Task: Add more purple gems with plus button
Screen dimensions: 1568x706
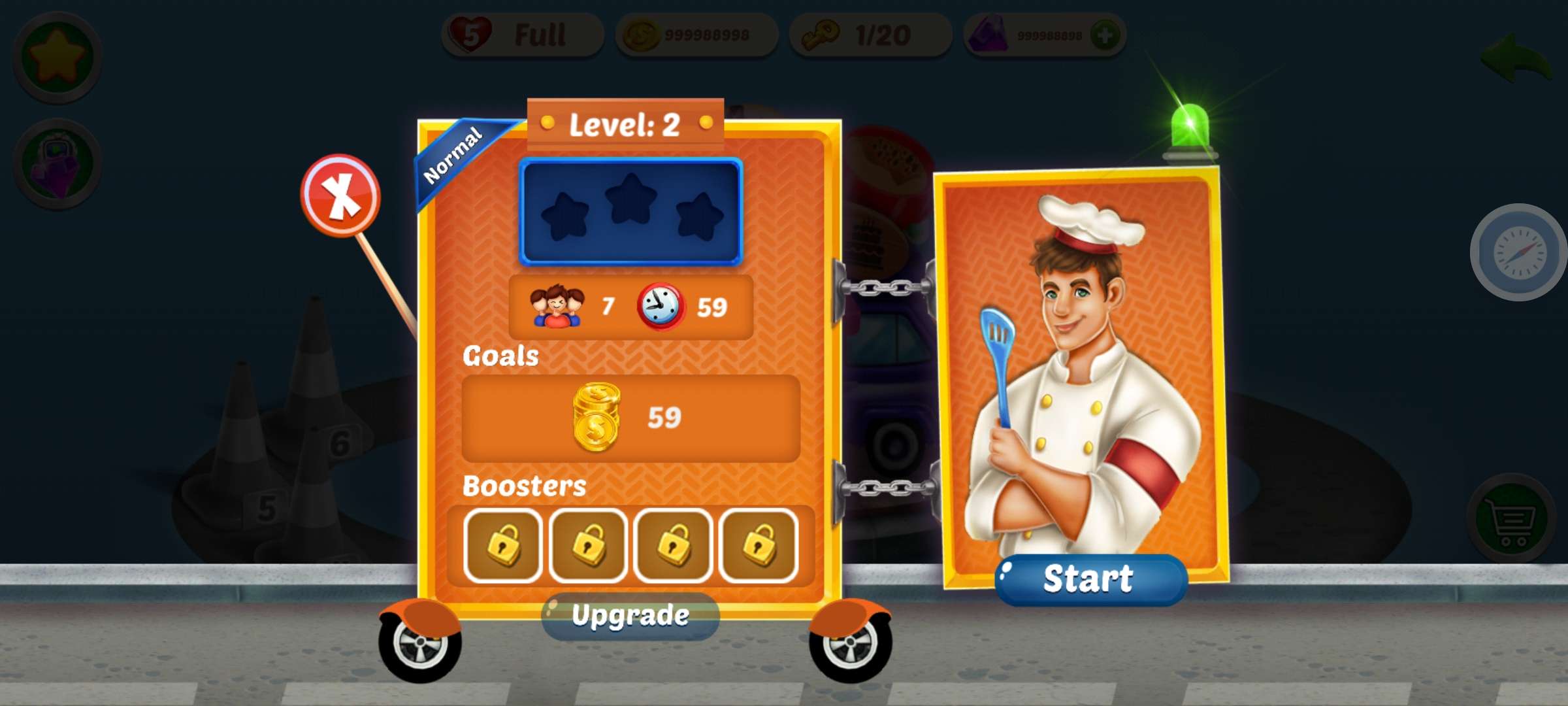Action: (1105, 35)
